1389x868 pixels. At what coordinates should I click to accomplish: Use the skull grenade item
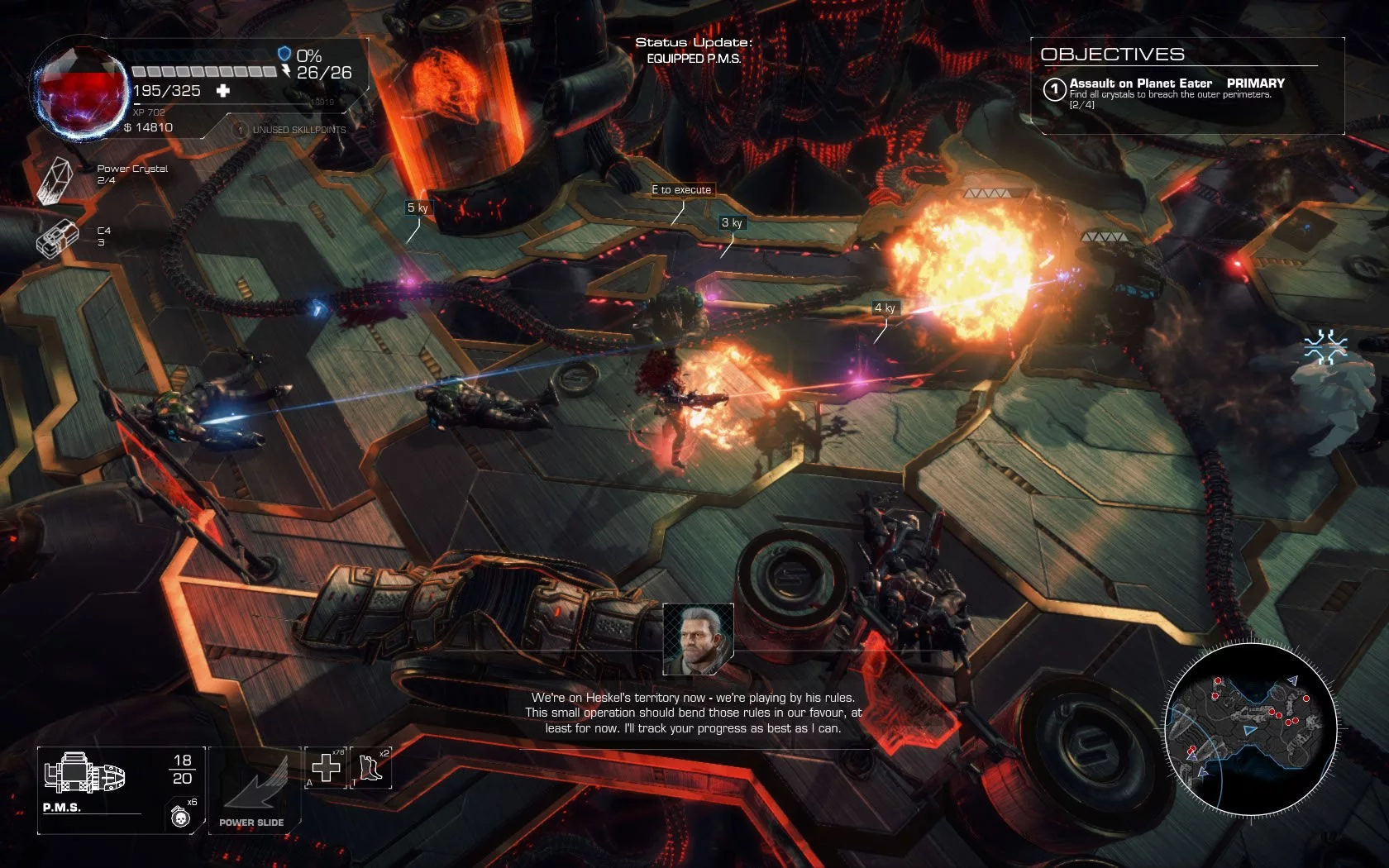click(180, 817)
